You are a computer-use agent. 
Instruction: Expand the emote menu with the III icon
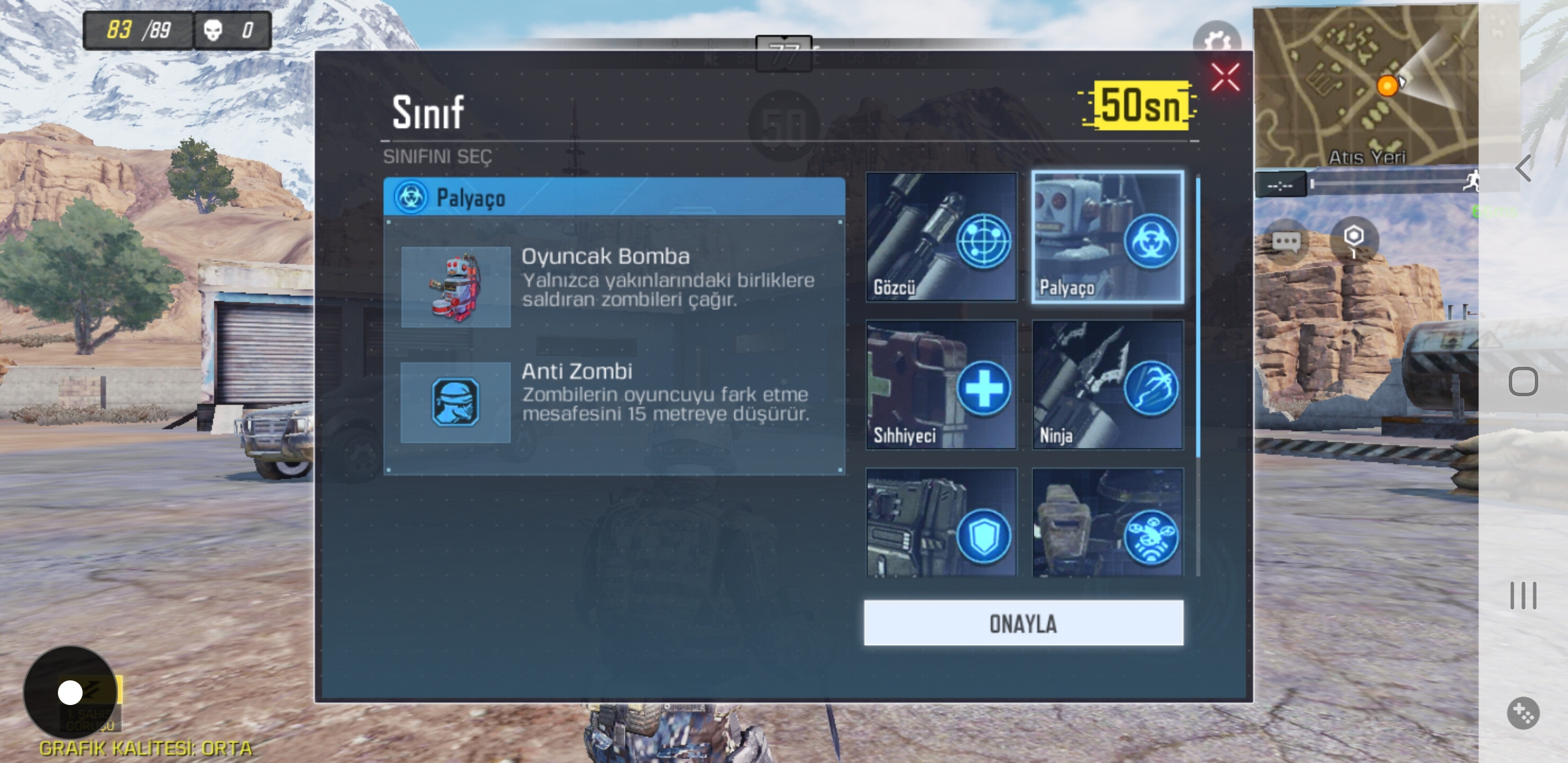coord(1522,596)
